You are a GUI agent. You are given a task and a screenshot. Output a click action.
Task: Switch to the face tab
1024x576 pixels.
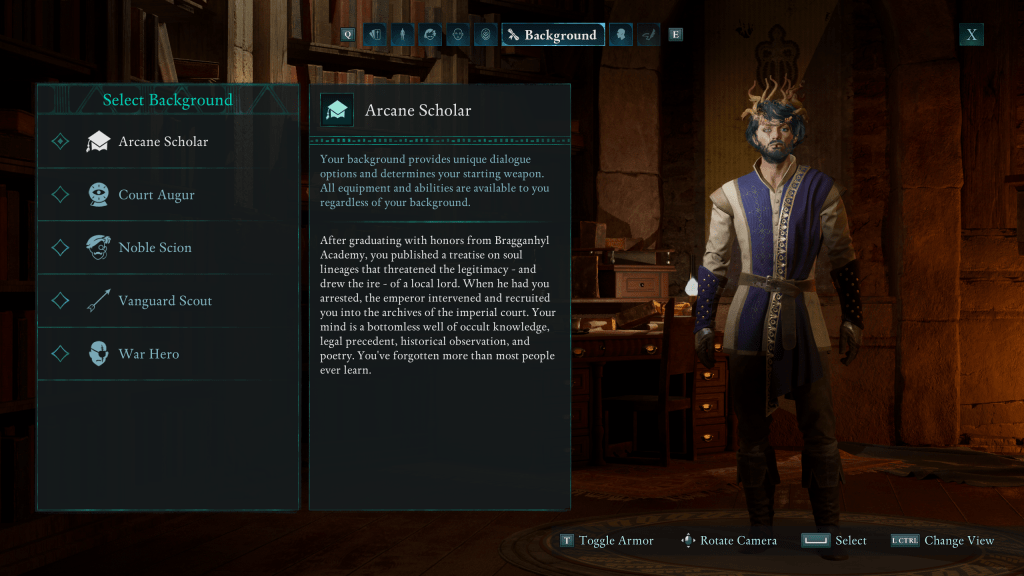pyautogui.click(x=457, y=35)
